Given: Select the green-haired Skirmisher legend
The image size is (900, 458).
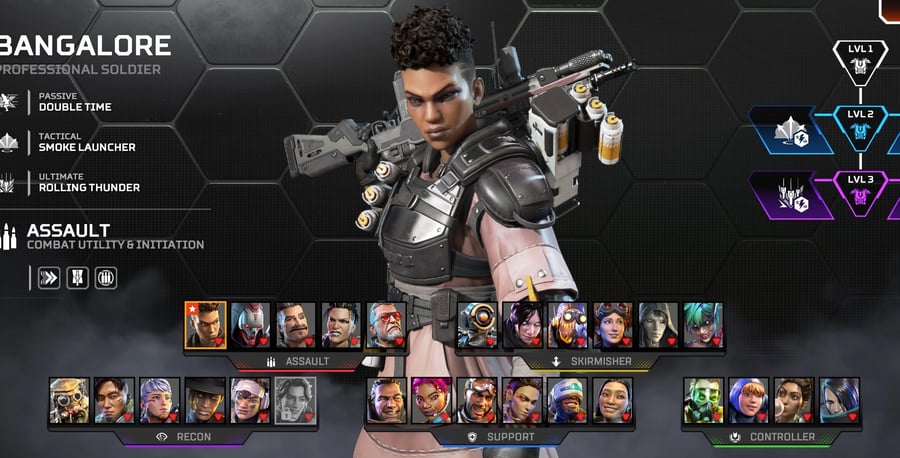Looking at the screenshot, I should pos(703,325).
